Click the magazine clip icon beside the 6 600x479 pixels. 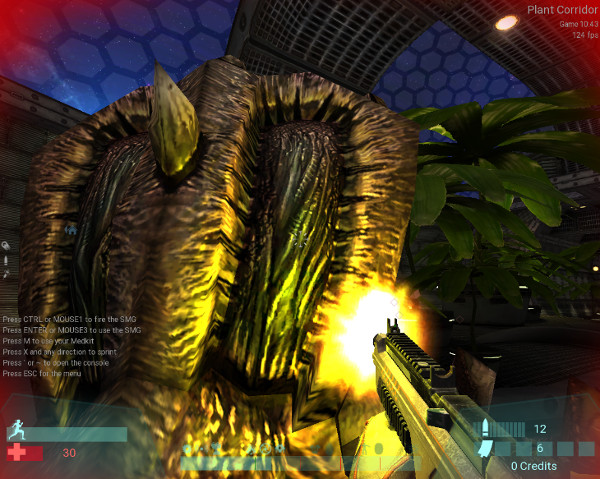[487, 449]
